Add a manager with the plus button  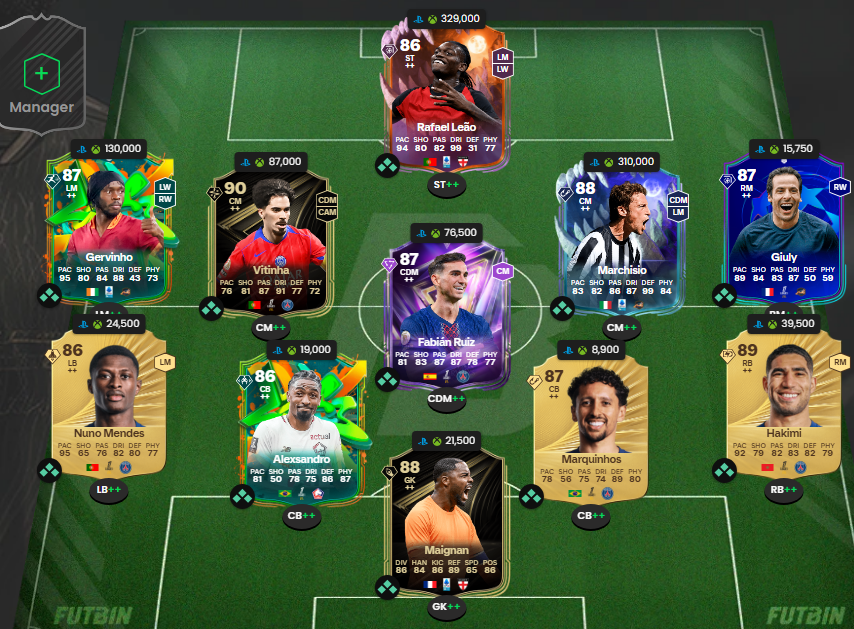click(41, 73)
